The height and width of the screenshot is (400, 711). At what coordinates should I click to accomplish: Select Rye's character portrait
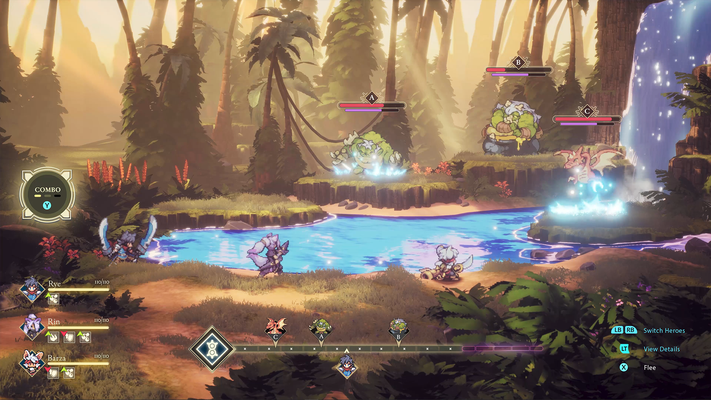(32, 292)
